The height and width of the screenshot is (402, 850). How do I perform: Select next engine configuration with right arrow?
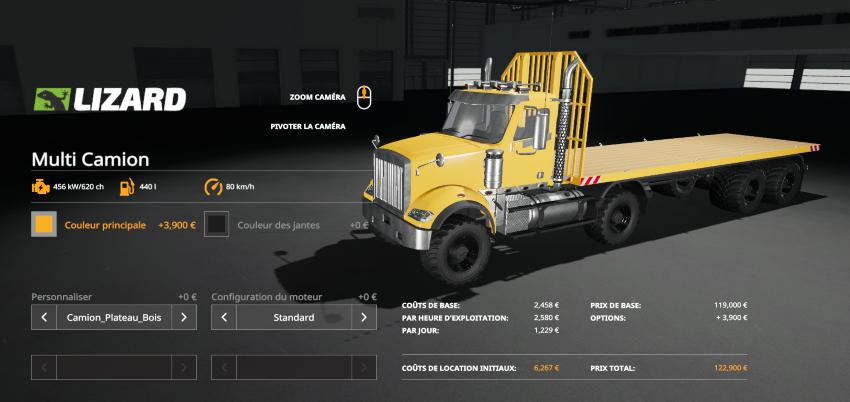(x=364, y=318)
